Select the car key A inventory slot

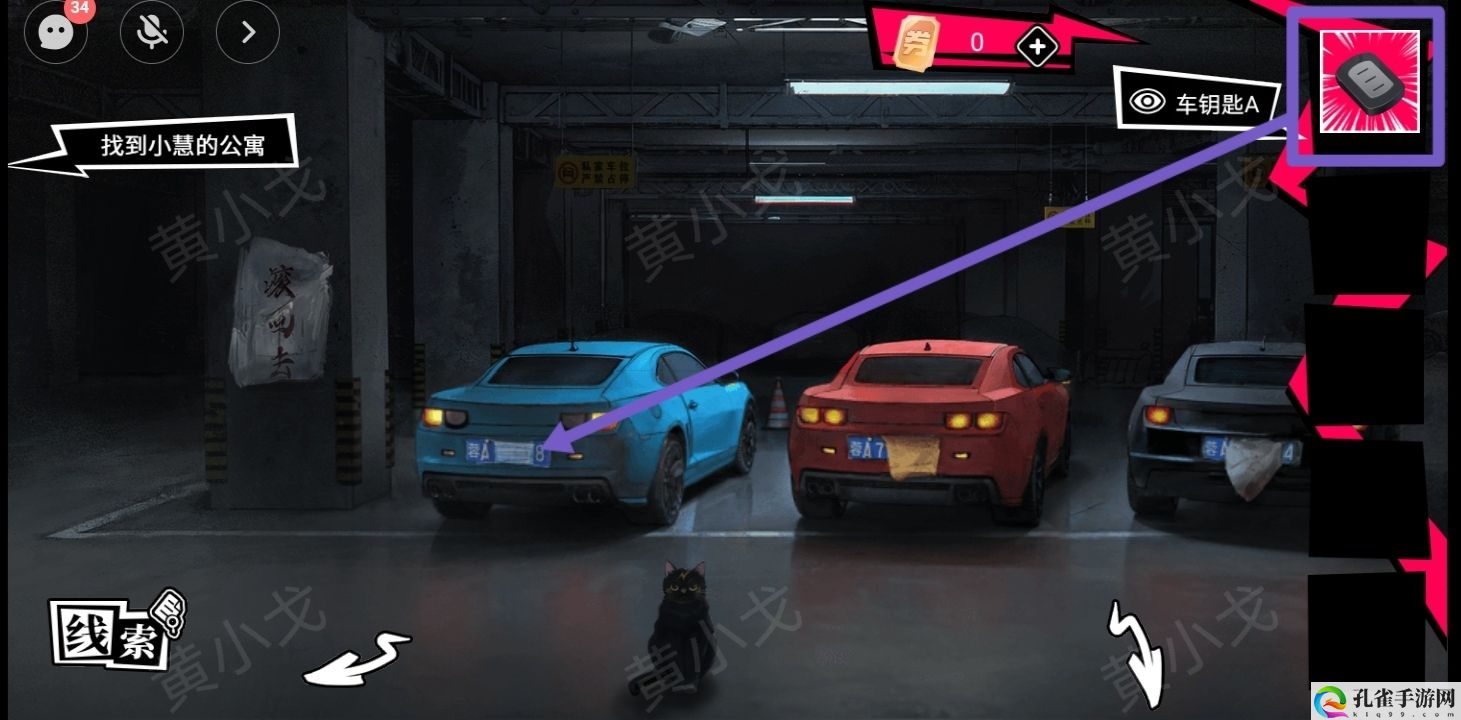[x=1370, y=82]
